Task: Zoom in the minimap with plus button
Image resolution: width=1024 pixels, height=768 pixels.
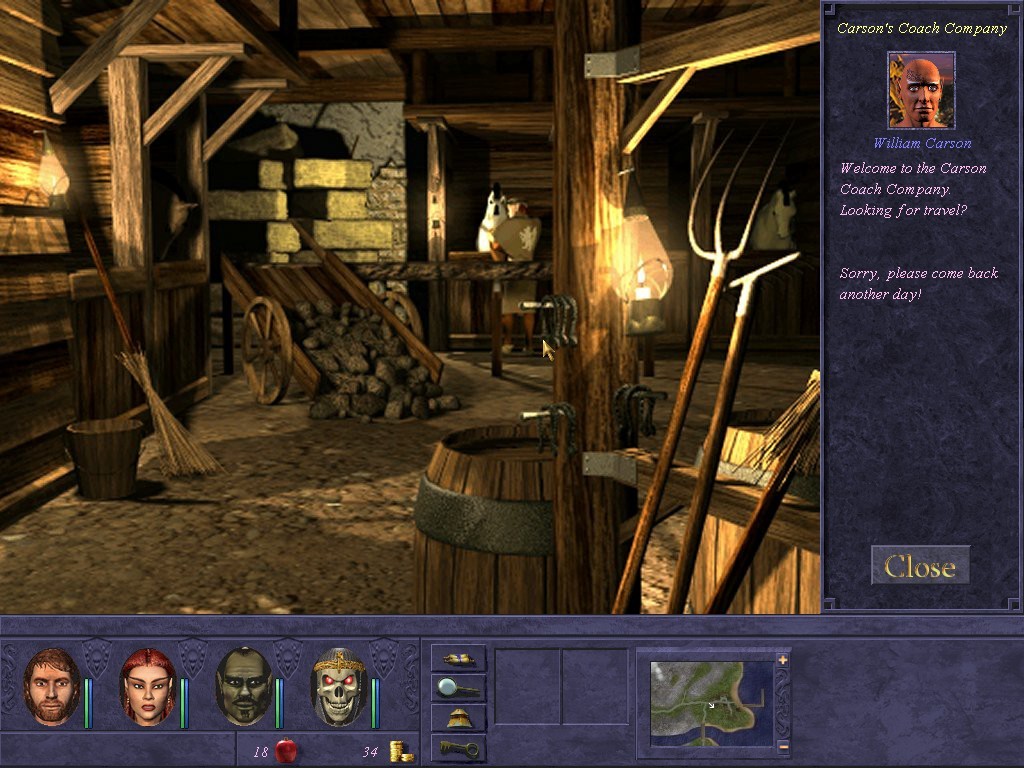Action: pos(783,660)
